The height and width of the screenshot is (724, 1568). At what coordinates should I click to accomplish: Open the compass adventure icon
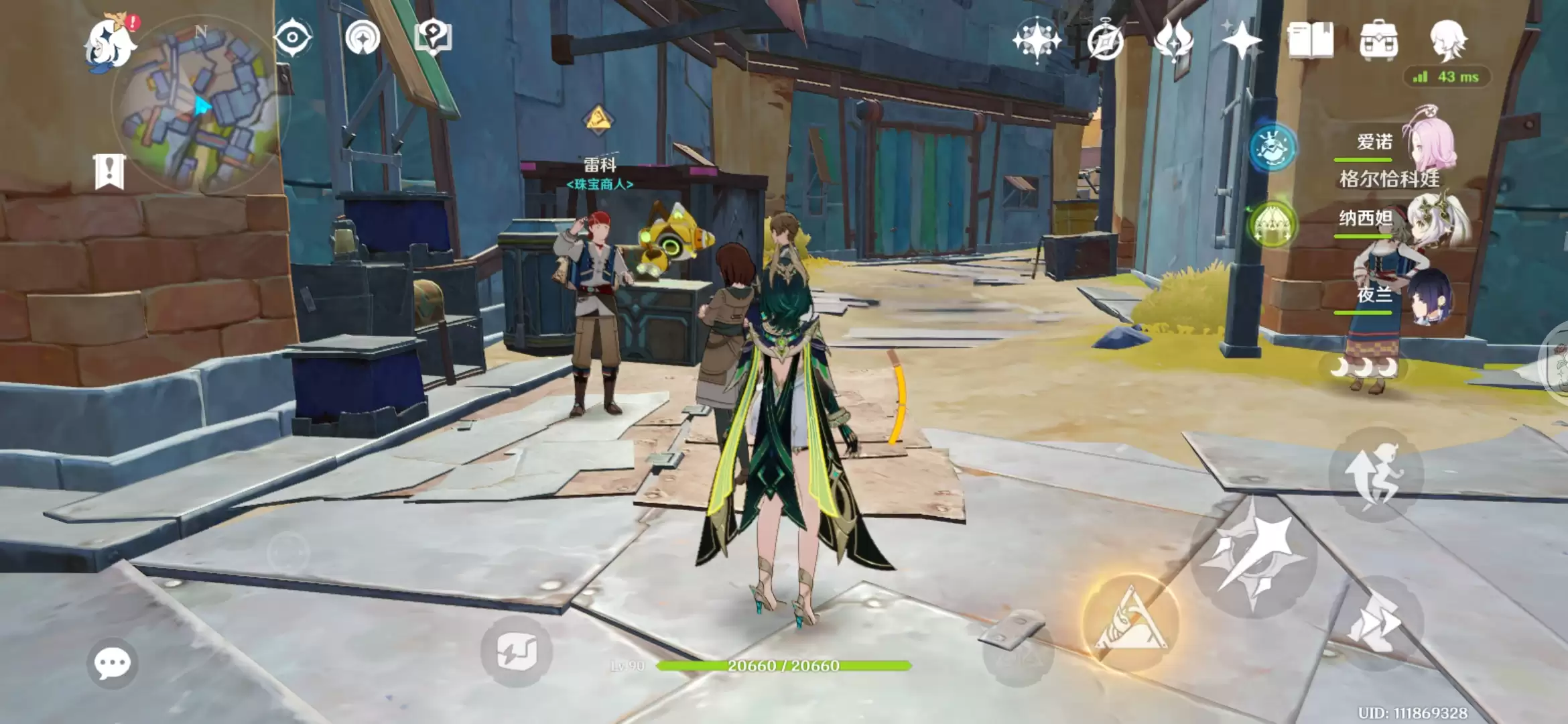coord(1105,42)
